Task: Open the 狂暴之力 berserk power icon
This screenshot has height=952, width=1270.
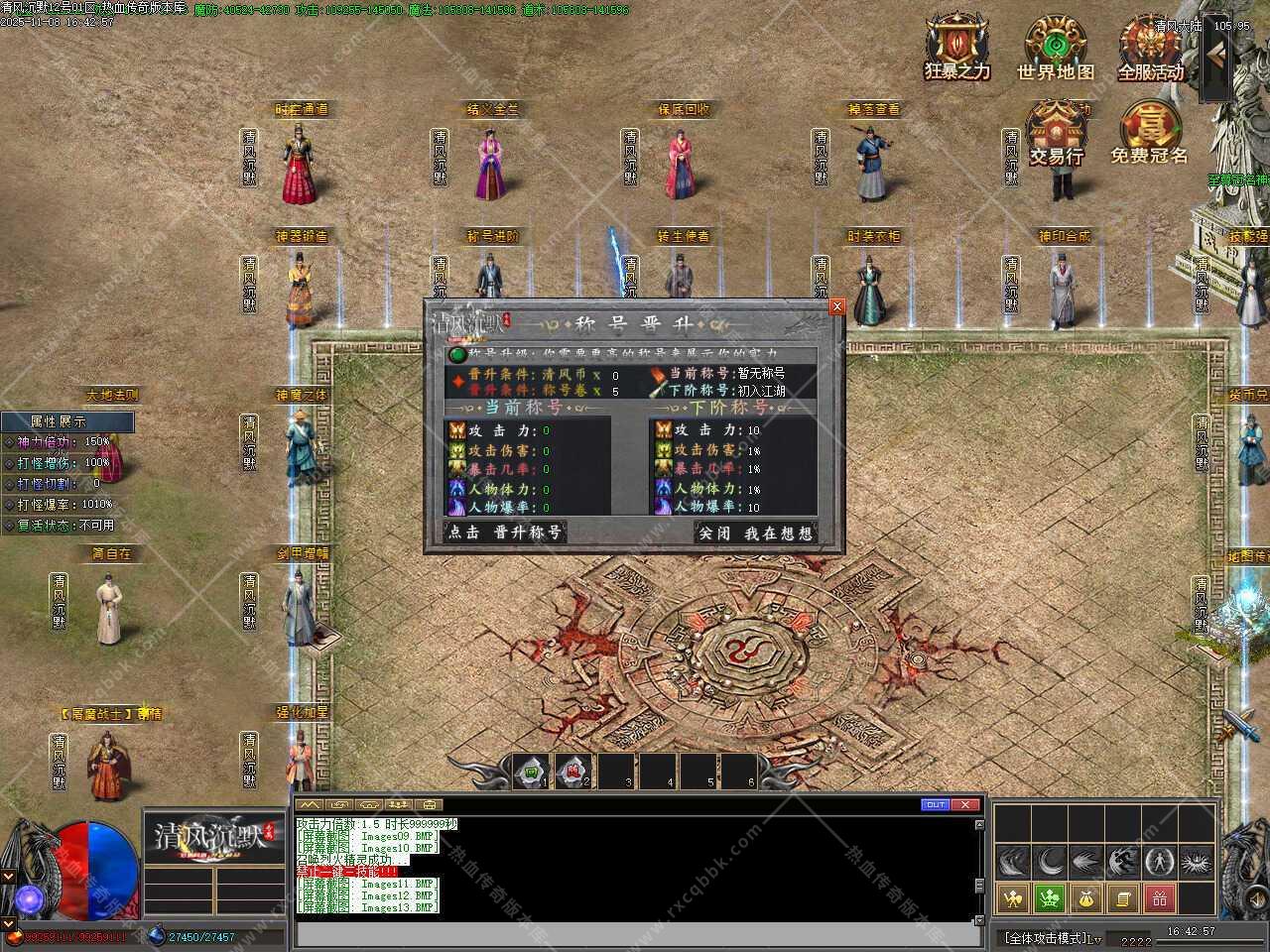Action: click(x=957, y=48)
